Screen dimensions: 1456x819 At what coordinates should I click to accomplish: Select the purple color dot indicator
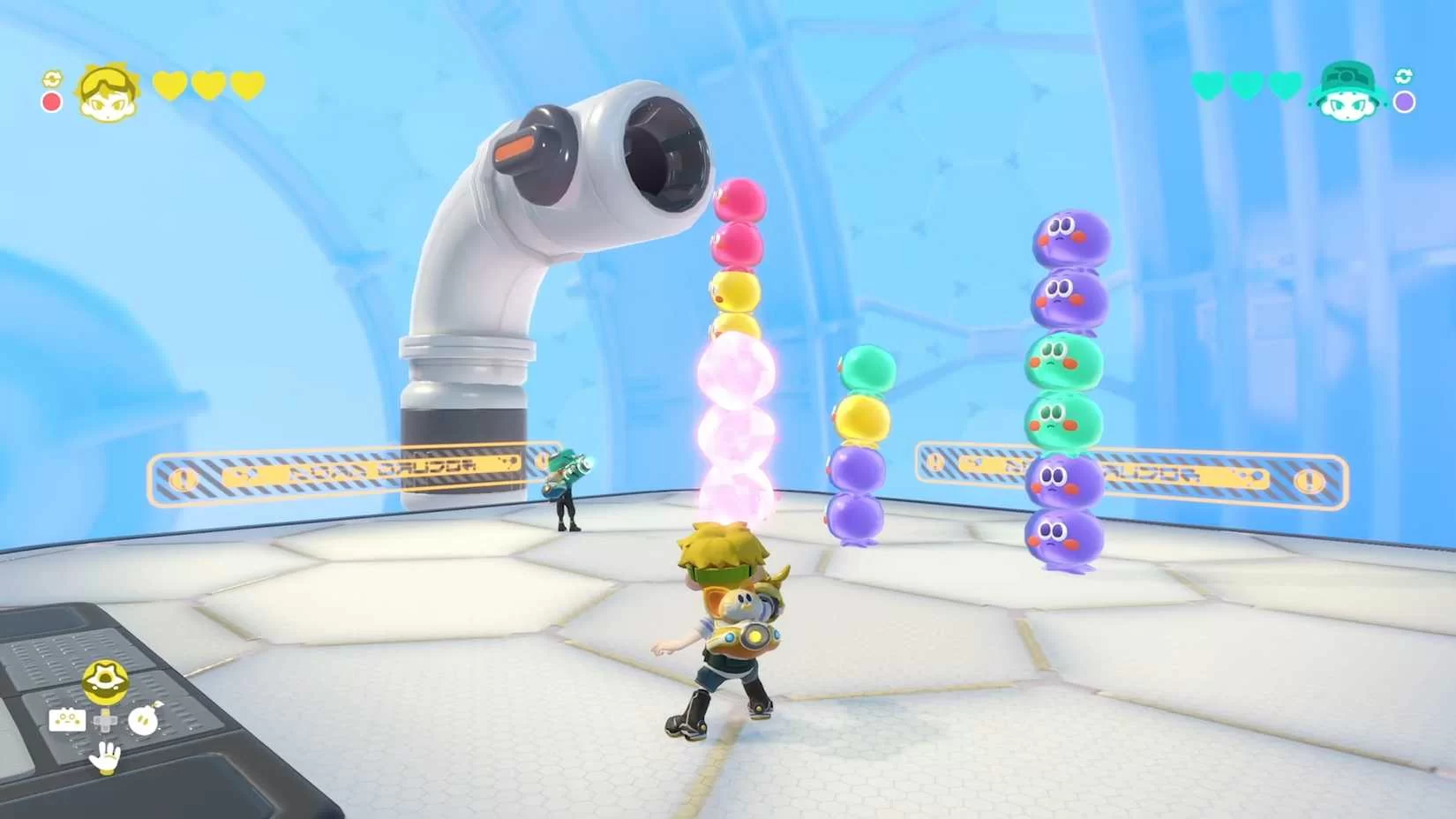(1404, 102)
